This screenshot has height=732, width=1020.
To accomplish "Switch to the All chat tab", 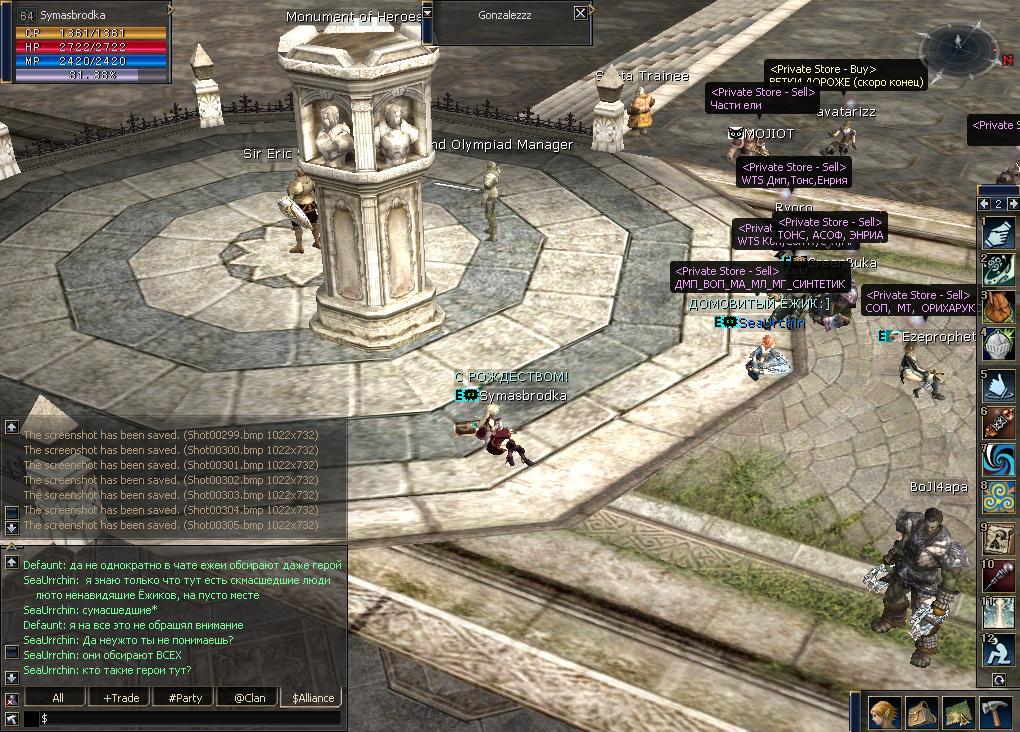I will point(58,698).
